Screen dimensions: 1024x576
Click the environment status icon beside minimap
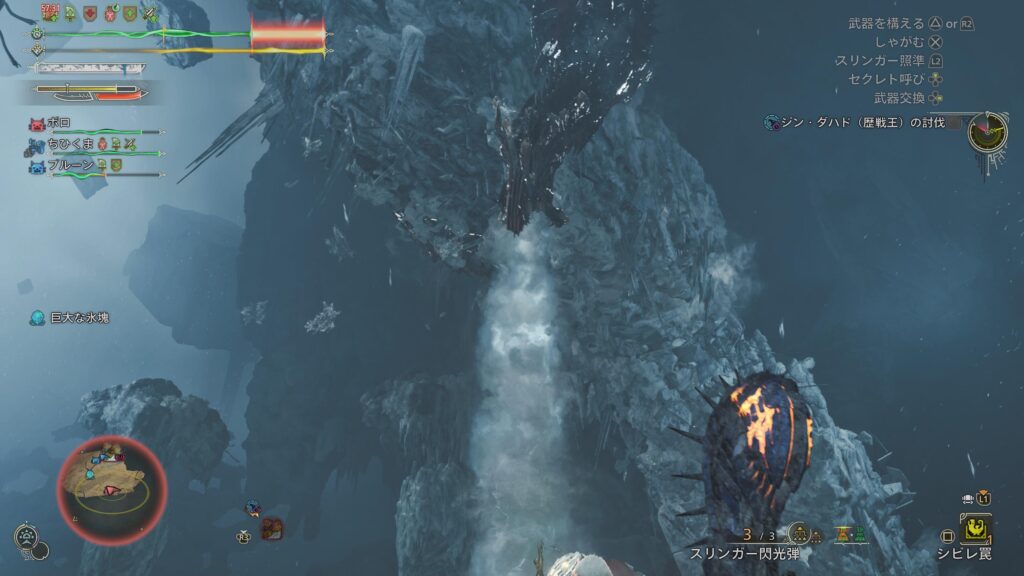coord(26,536)
